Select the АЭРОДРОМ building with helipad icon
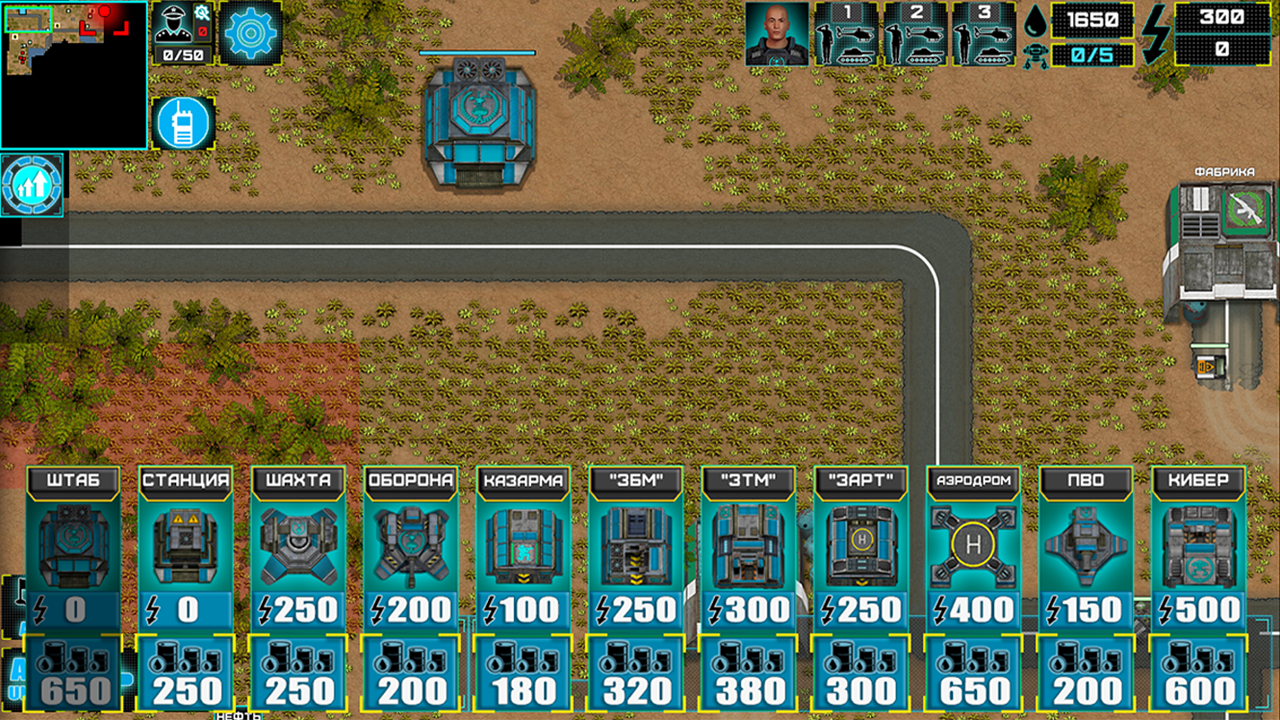Viewport: 1280px width, 720px height. coord(975,543)
